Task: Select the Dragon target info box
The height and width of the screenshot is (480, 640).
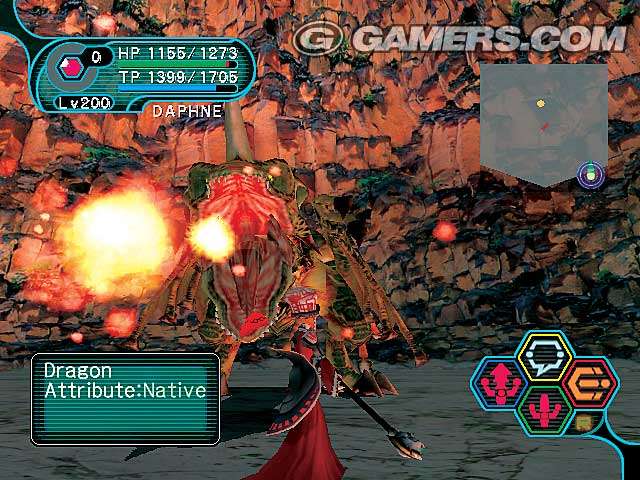Action: click(125, 398)
